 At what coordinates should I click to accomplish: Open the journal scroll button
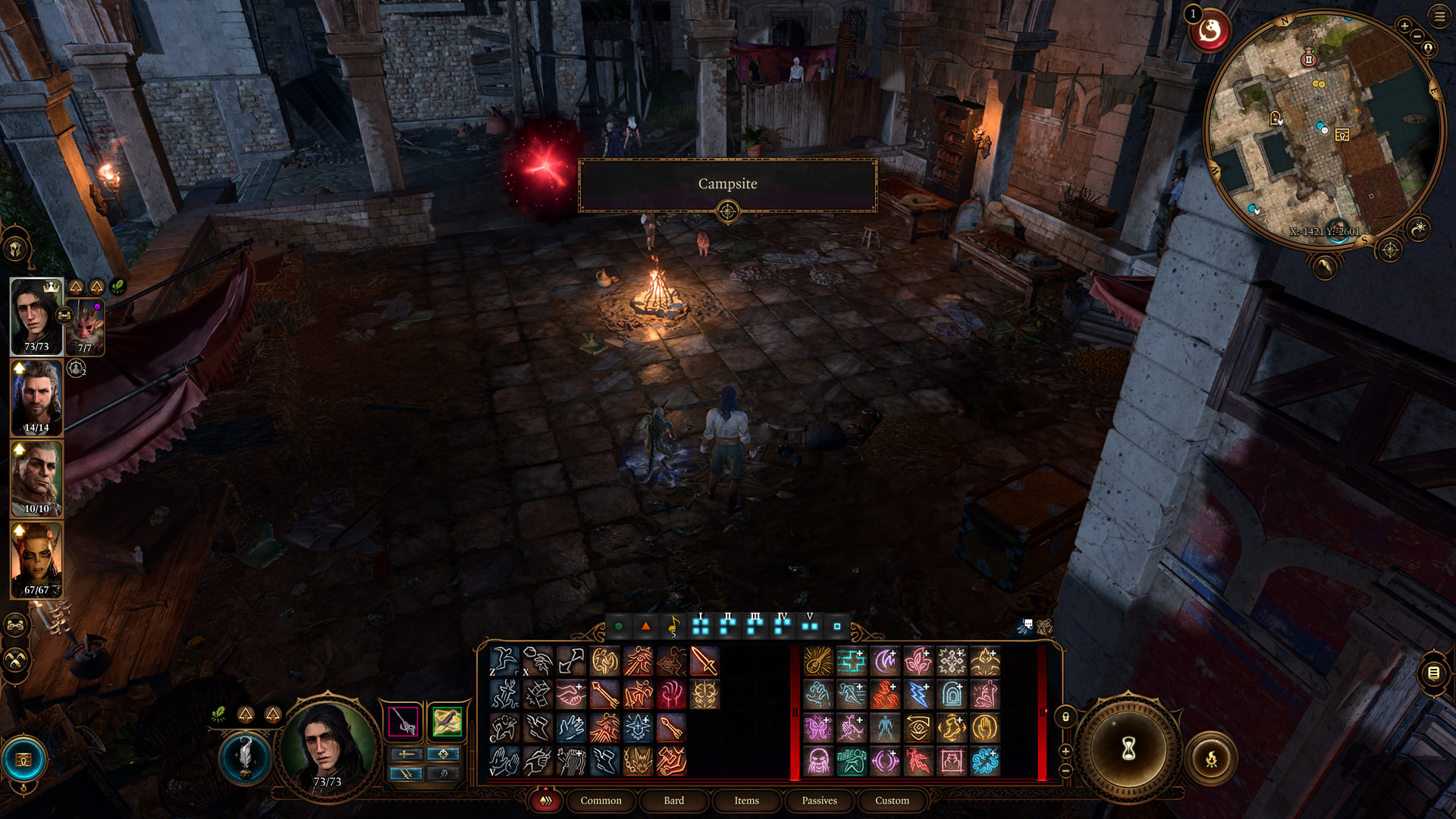pyautogui.click(x=1433, y=673)
